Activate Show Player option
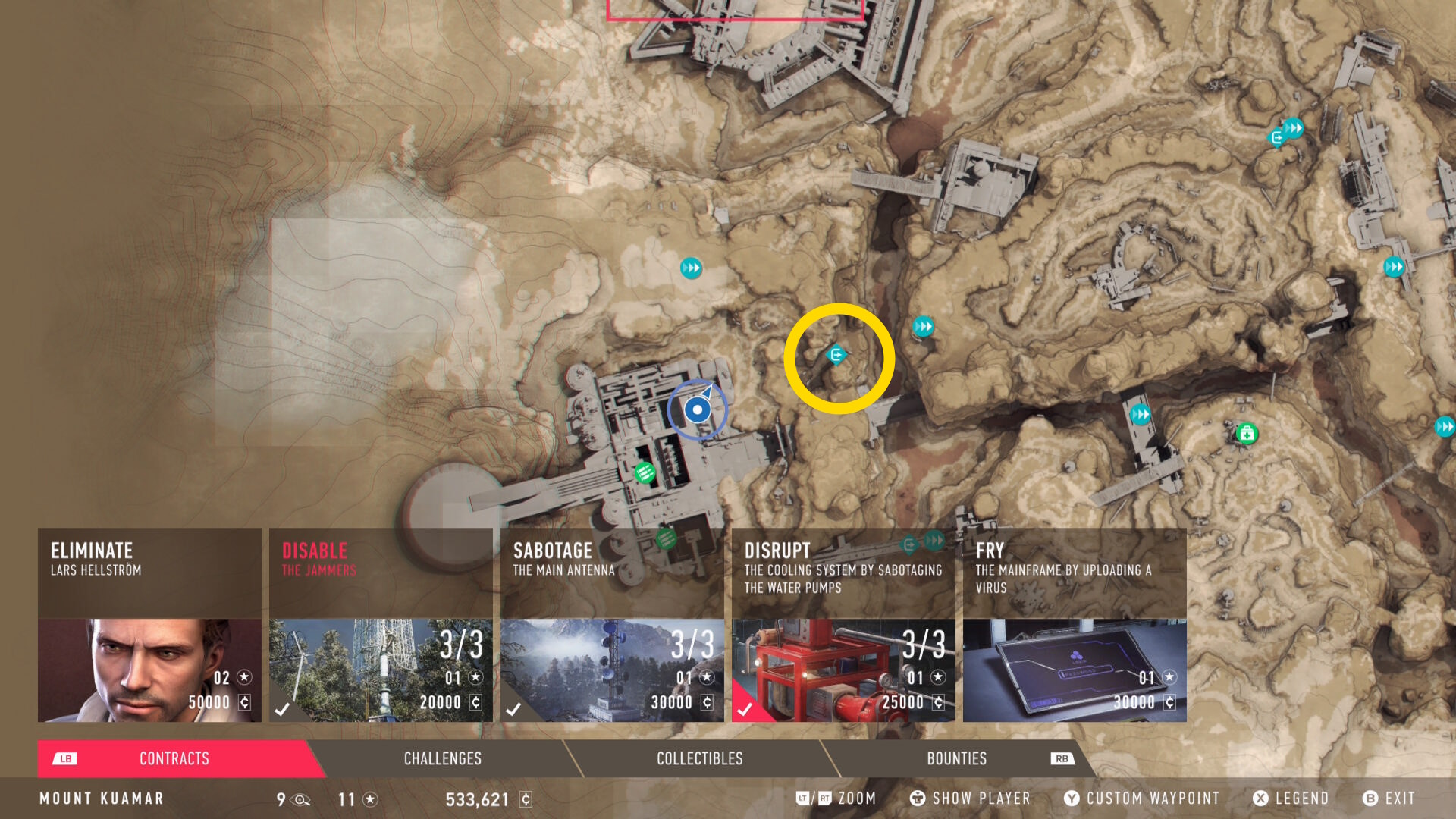 [971, 799]
